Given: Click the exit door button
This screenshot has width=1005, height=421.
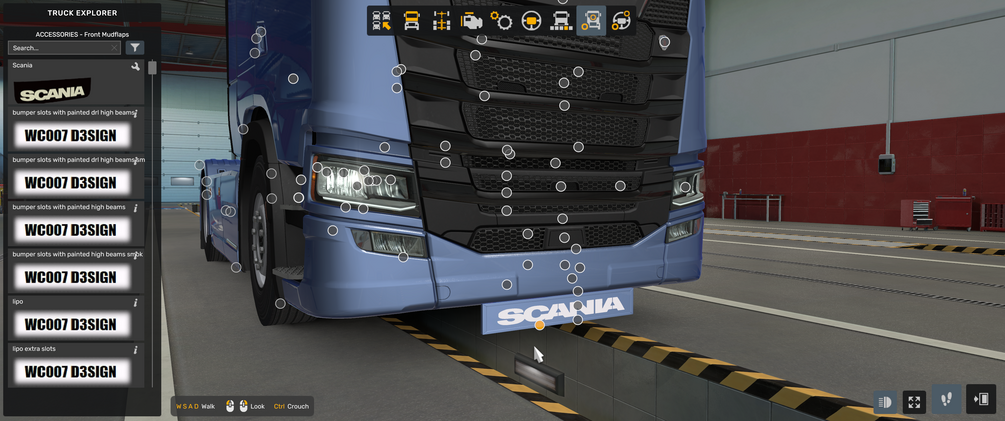Looking at the screenshot, I should click(981, 400).
